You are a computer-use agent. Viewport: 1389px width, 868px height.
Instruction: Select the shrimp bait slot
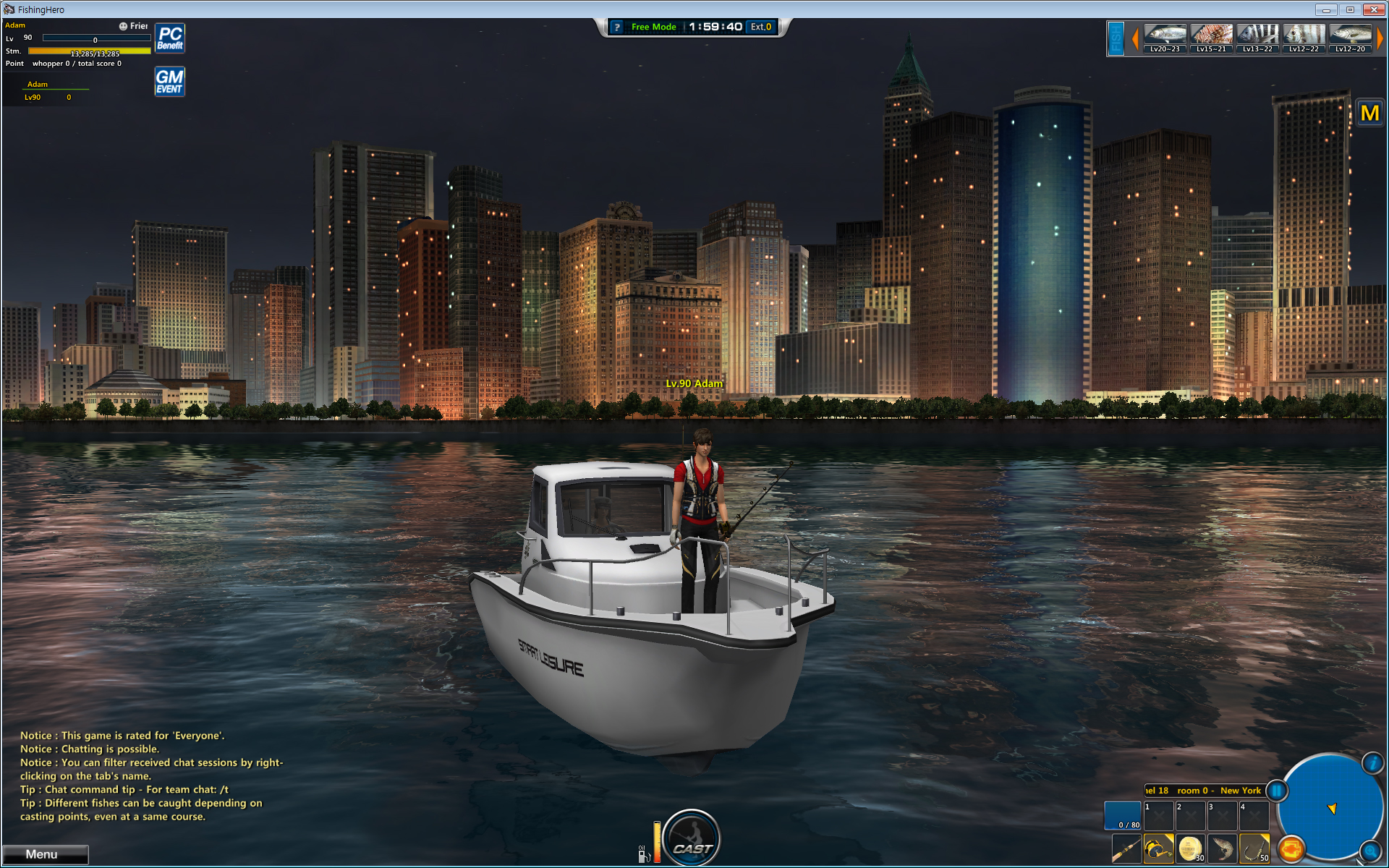(x=1222, y=848)
